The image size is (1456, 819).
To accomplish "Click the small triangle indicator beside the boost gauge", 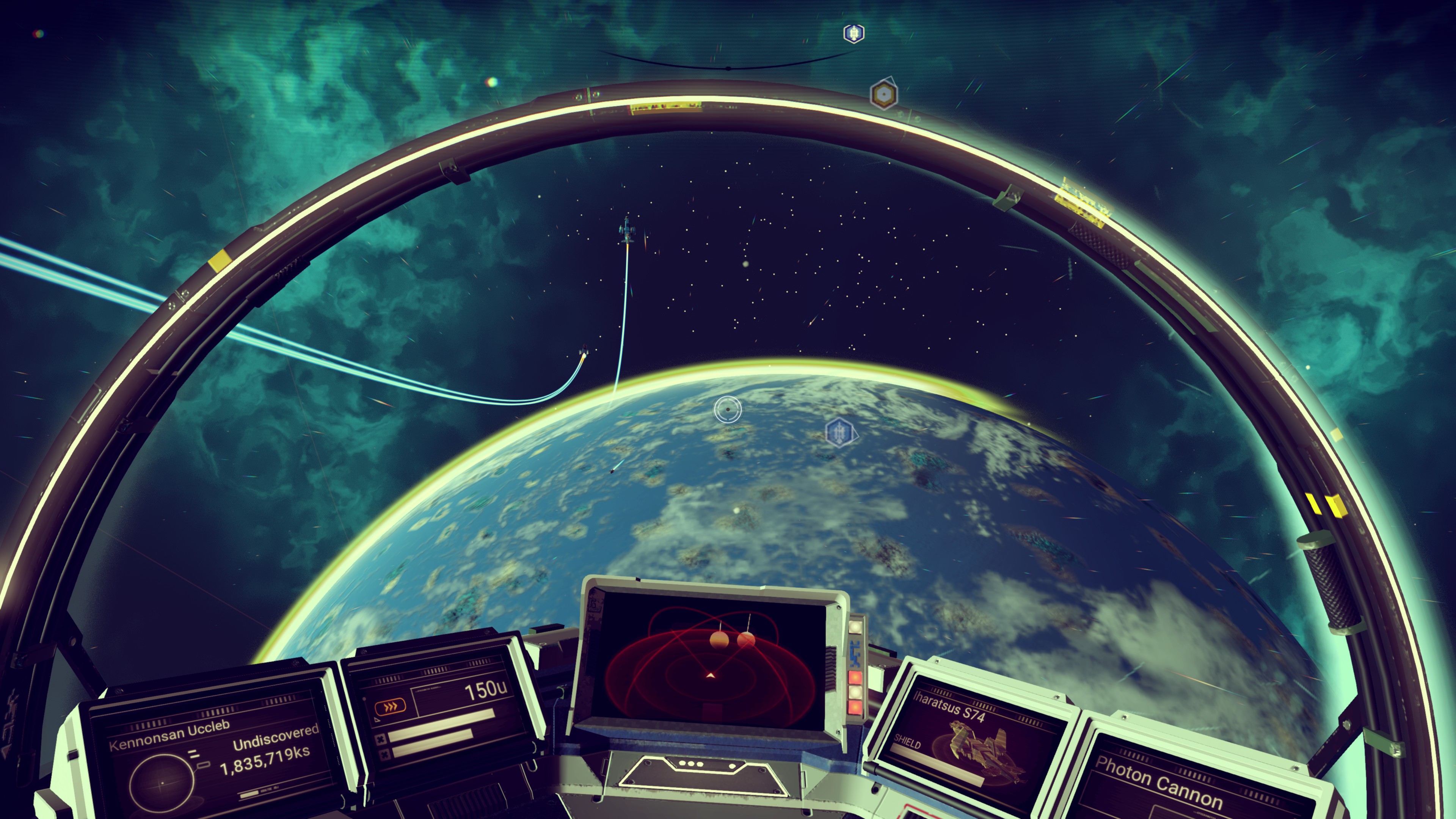I will click(x=377, y=720).
